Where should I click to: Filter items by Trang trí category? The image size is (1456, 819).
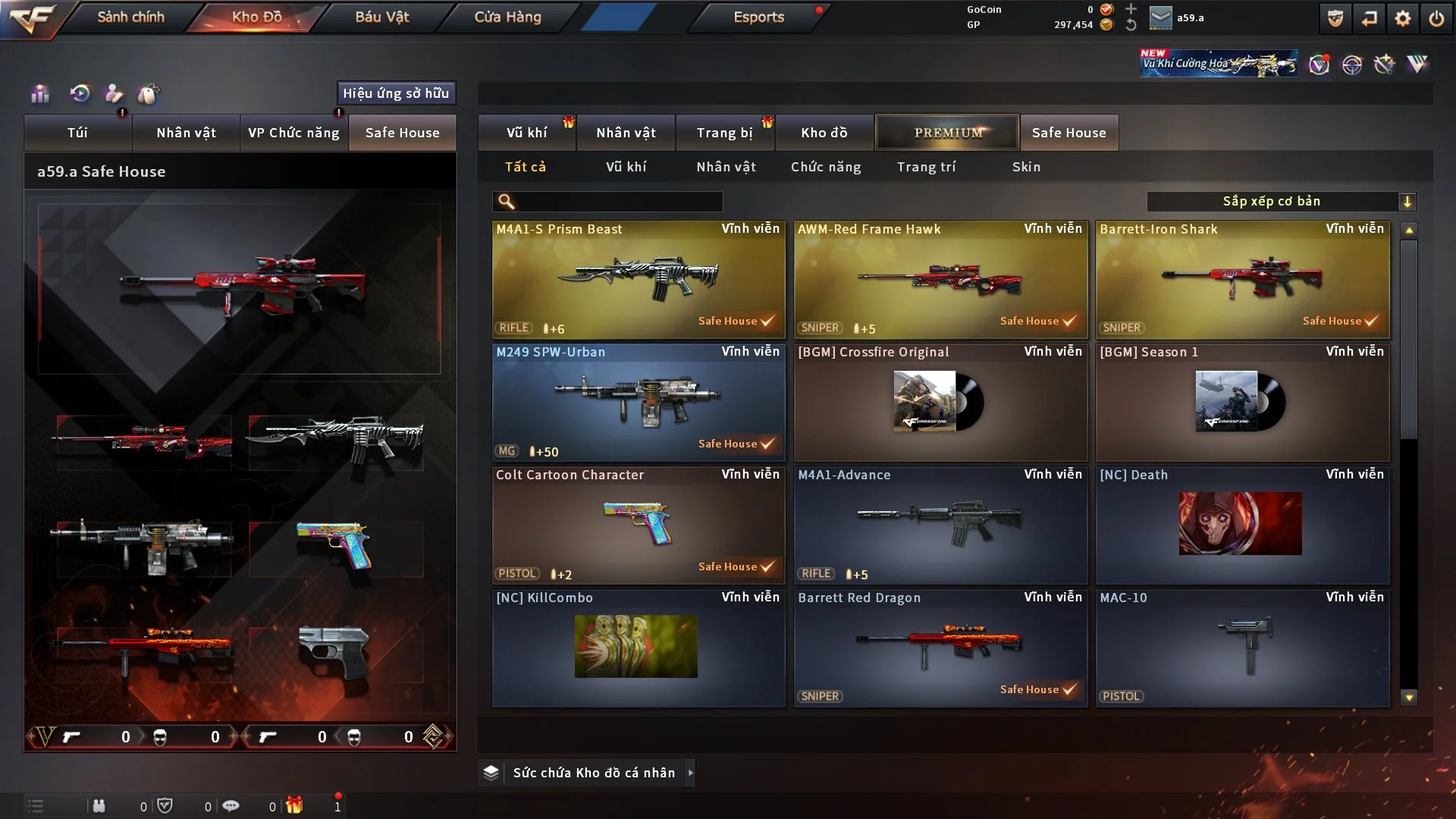926,167
